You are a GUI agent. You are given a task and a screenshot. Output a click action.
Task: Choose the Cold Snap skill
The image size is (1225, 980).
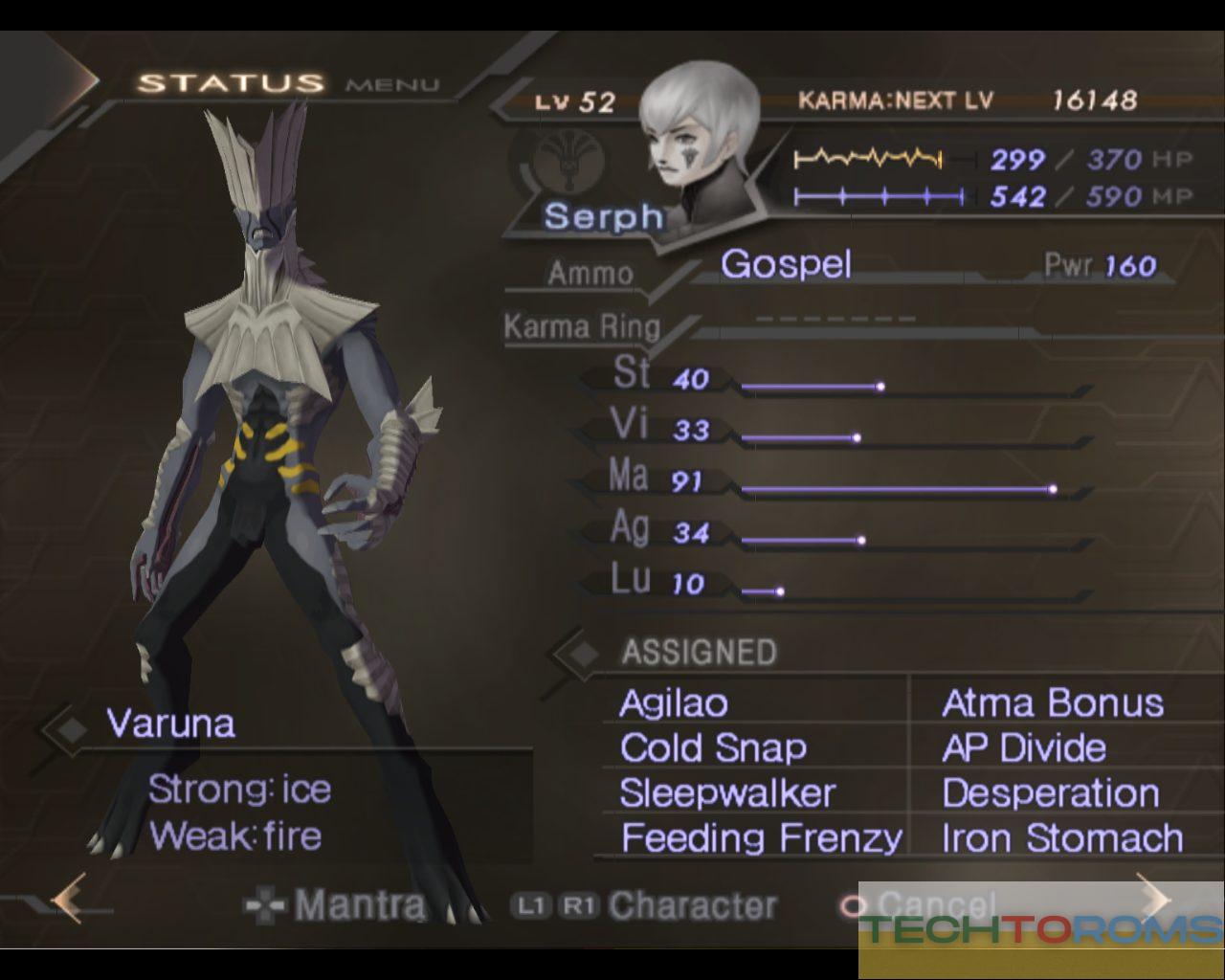[713, 748]
